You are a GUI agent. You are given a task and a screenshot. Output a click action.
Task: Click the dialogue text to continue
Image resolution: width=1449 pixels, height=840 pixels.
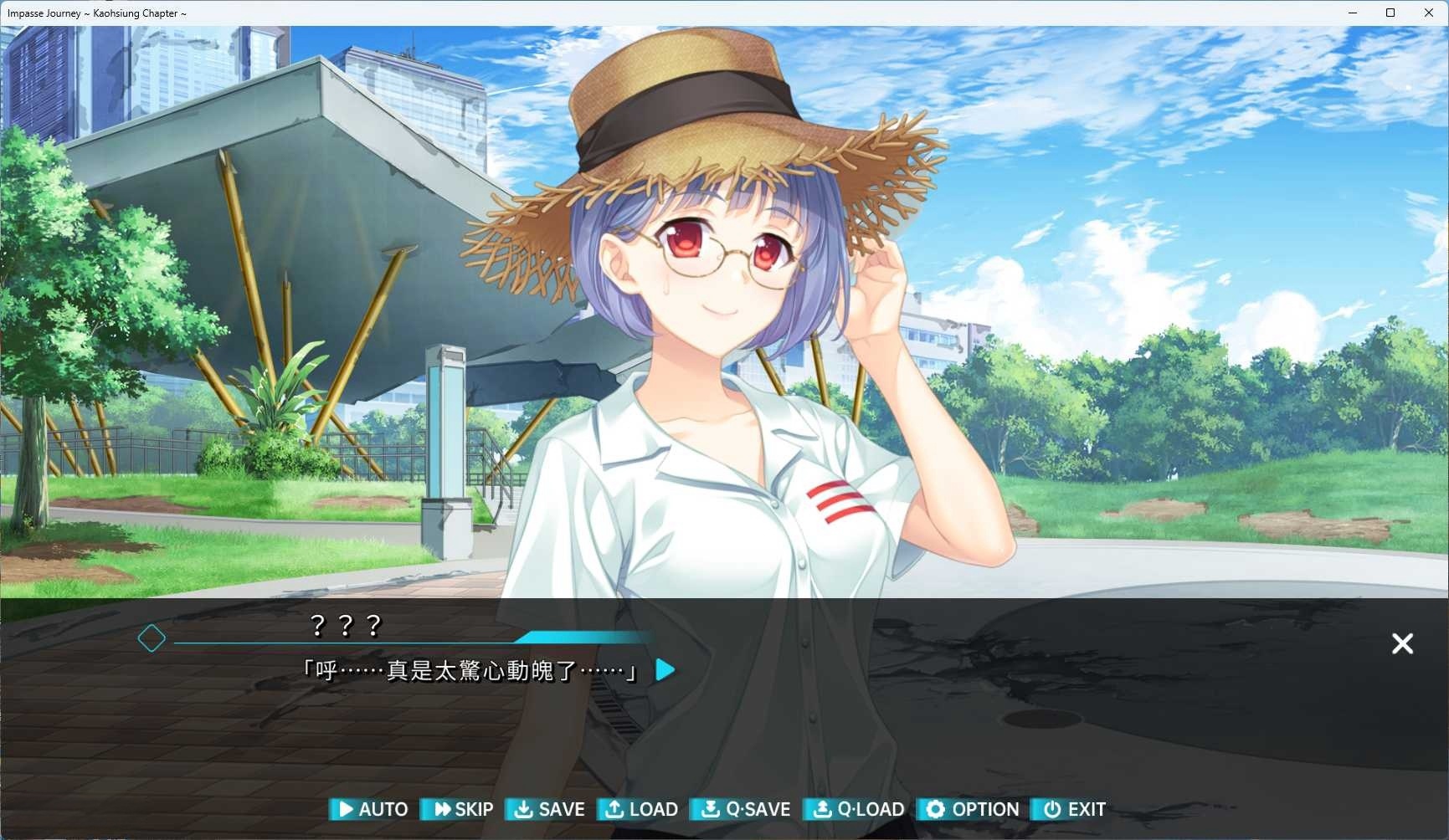click(469, 670)
